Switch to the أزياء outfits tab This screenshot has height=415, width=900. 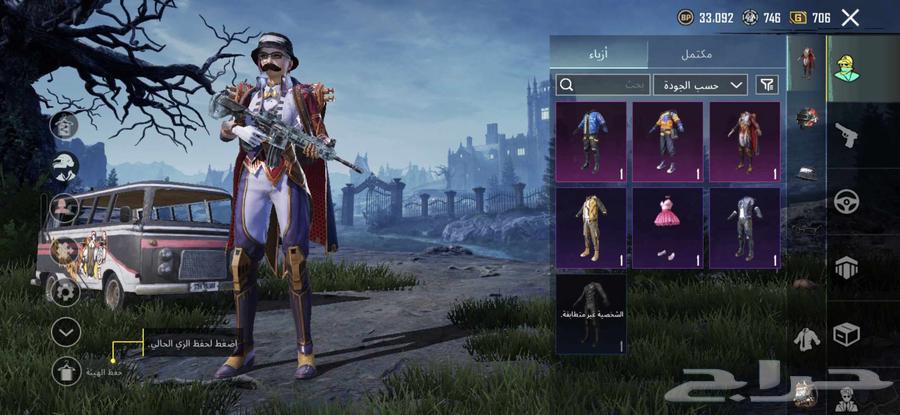(x=598, y=52)
